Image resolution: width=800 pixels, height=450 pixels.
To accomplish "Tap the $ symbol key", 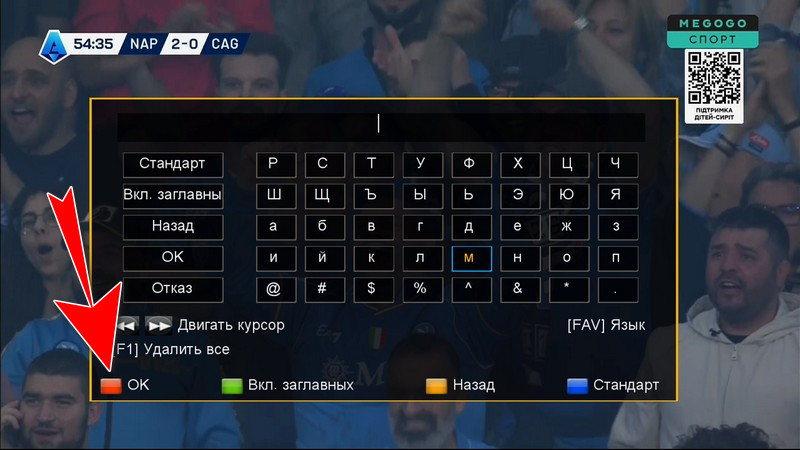I will pos(372,289).
